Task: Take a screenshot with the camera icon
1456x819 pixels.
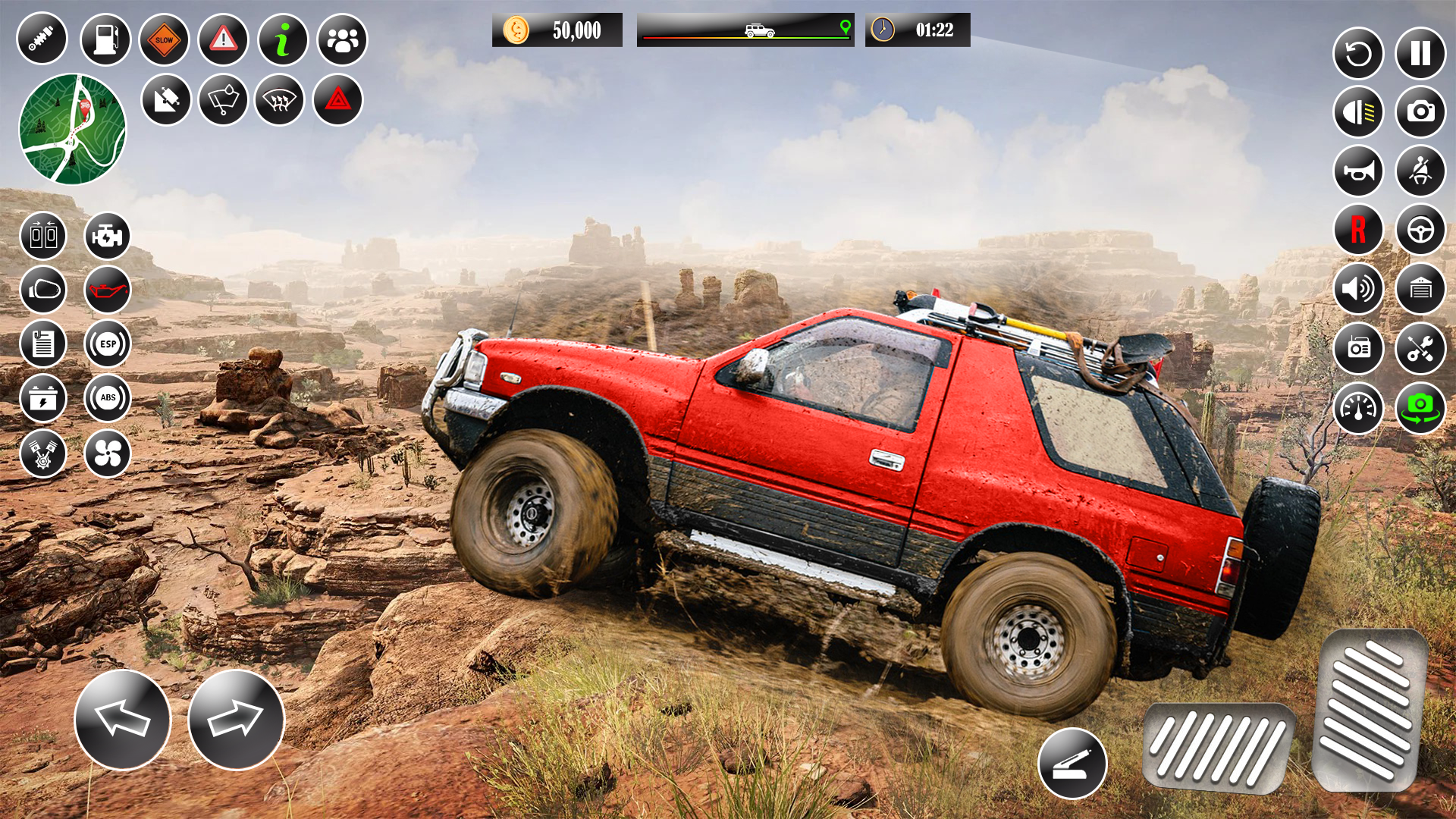Action: click(x=1420, y=112)
